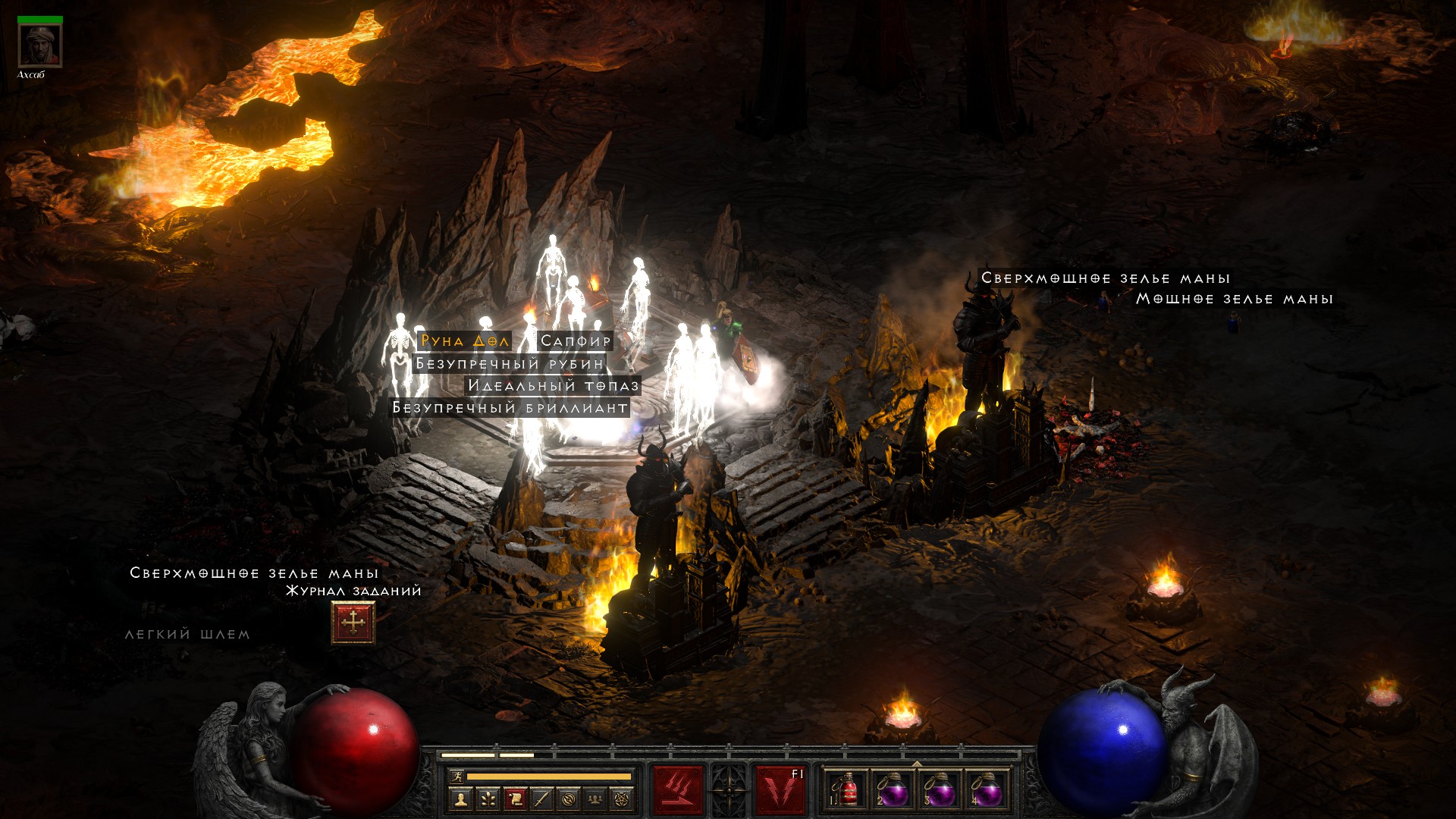The height and width of the screenshot is (819, 1456).
Task: Pick up the Идеальный топаз label
Action: tap(553, 386)
